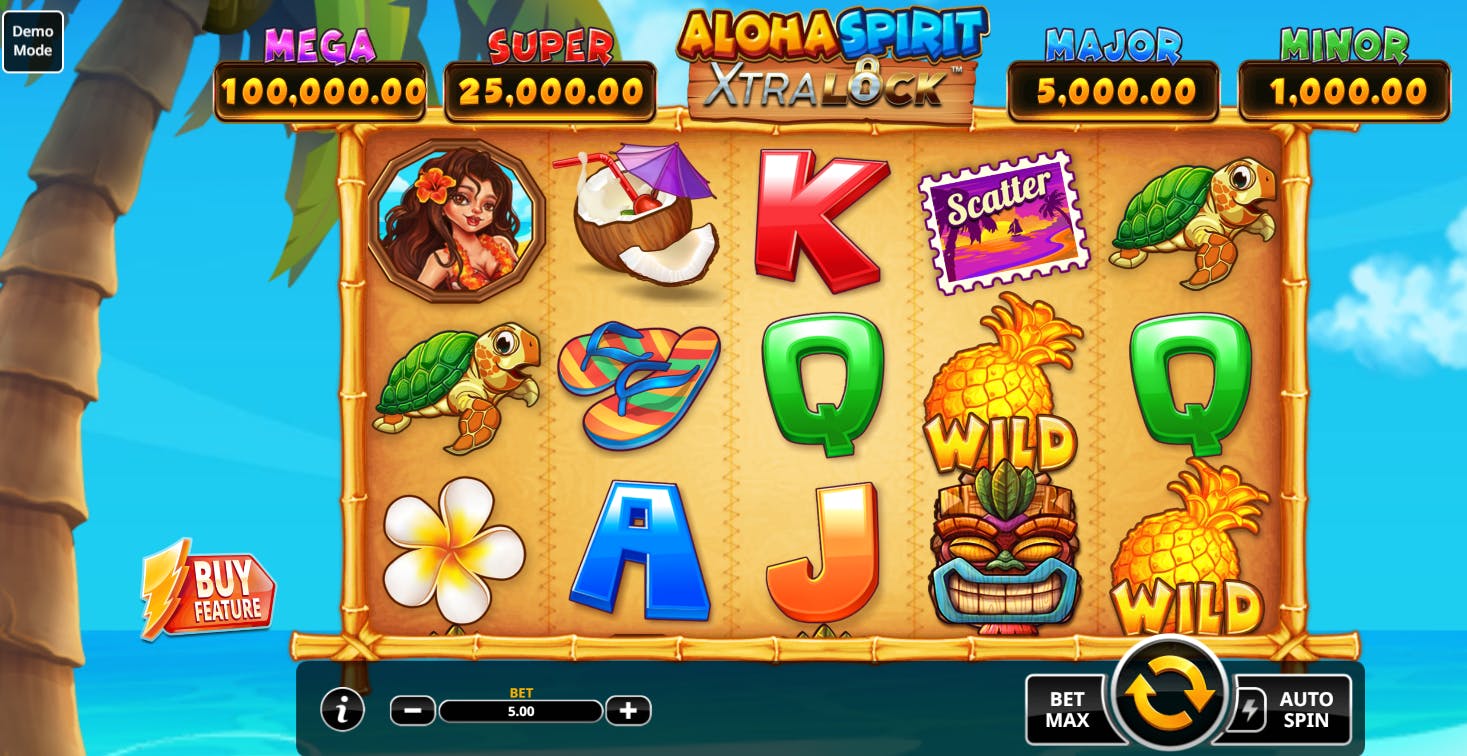Image resolution: width=1467 pixels, height=756 pixels.
Task: Set the bet to maximum with Bet Max
Action: pos(1066,709)
